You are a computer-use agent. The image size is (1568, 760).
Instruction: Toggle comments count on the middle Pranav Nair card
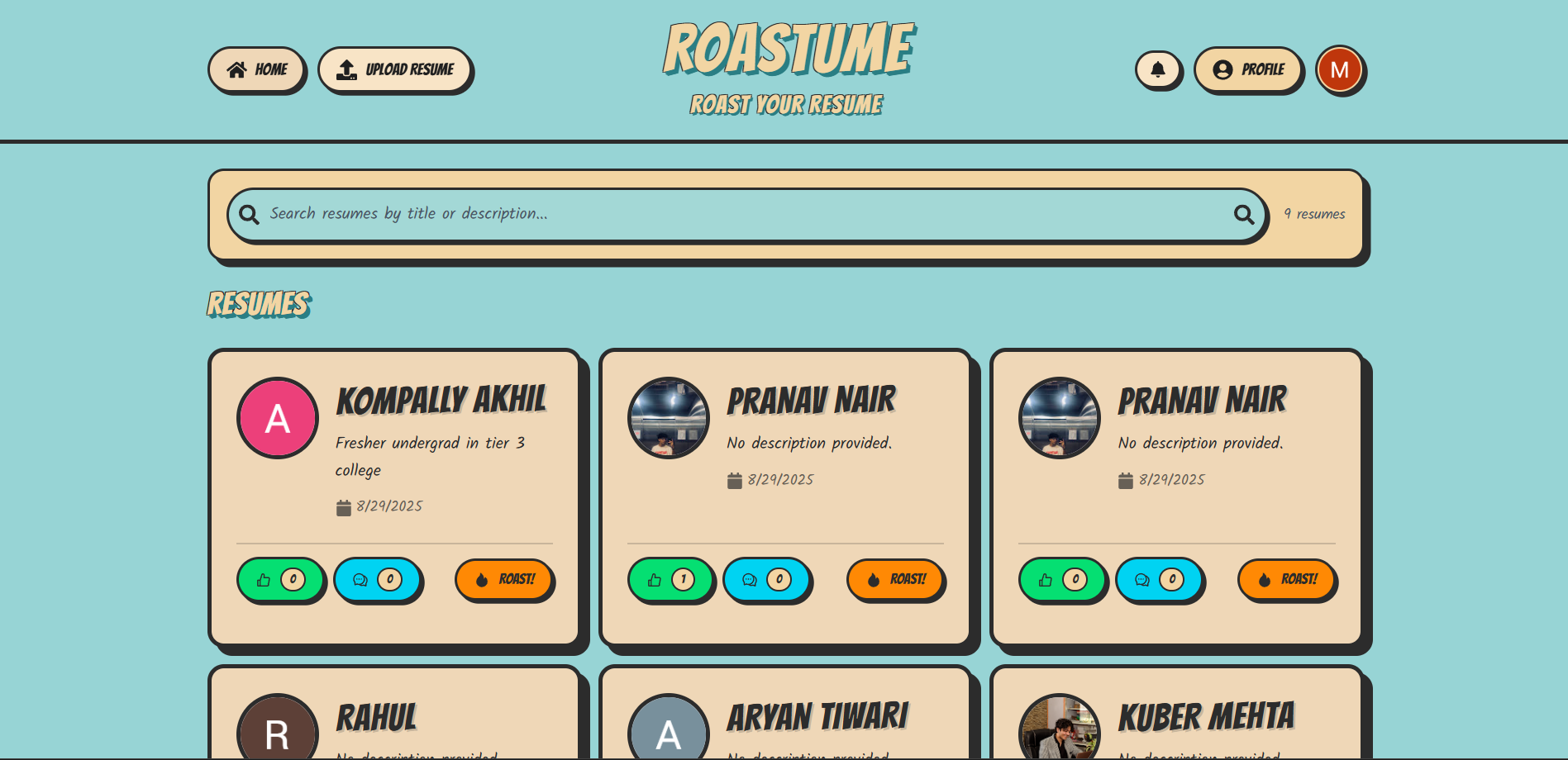pos(767,580)
